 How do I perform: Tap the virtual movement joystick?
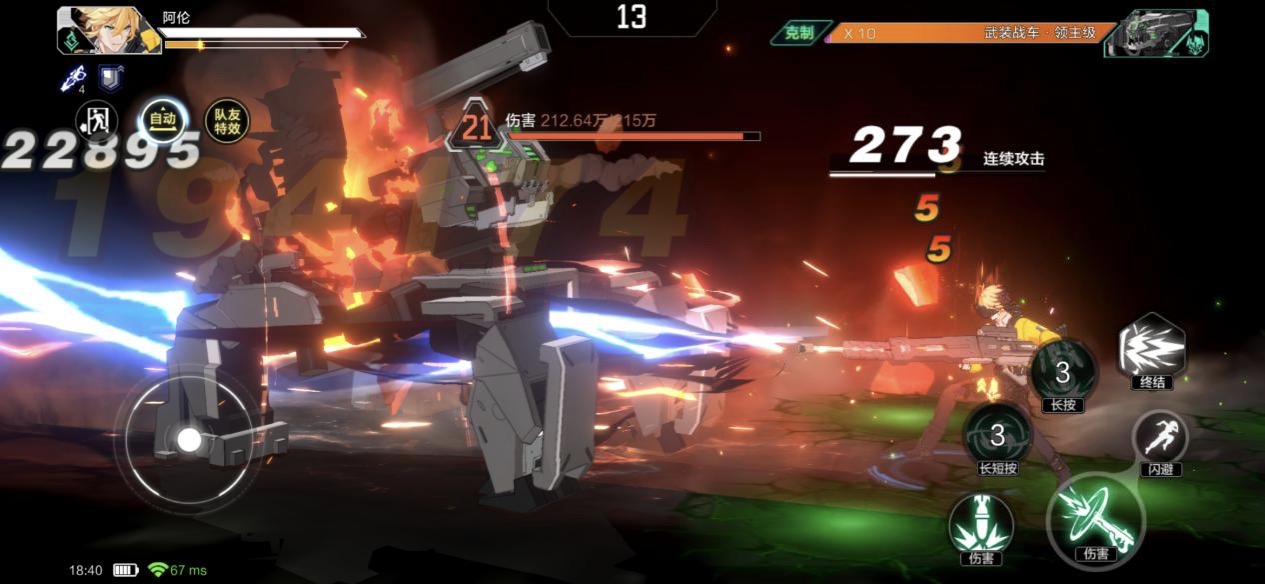pyautogui.click(x=189, y=439)
